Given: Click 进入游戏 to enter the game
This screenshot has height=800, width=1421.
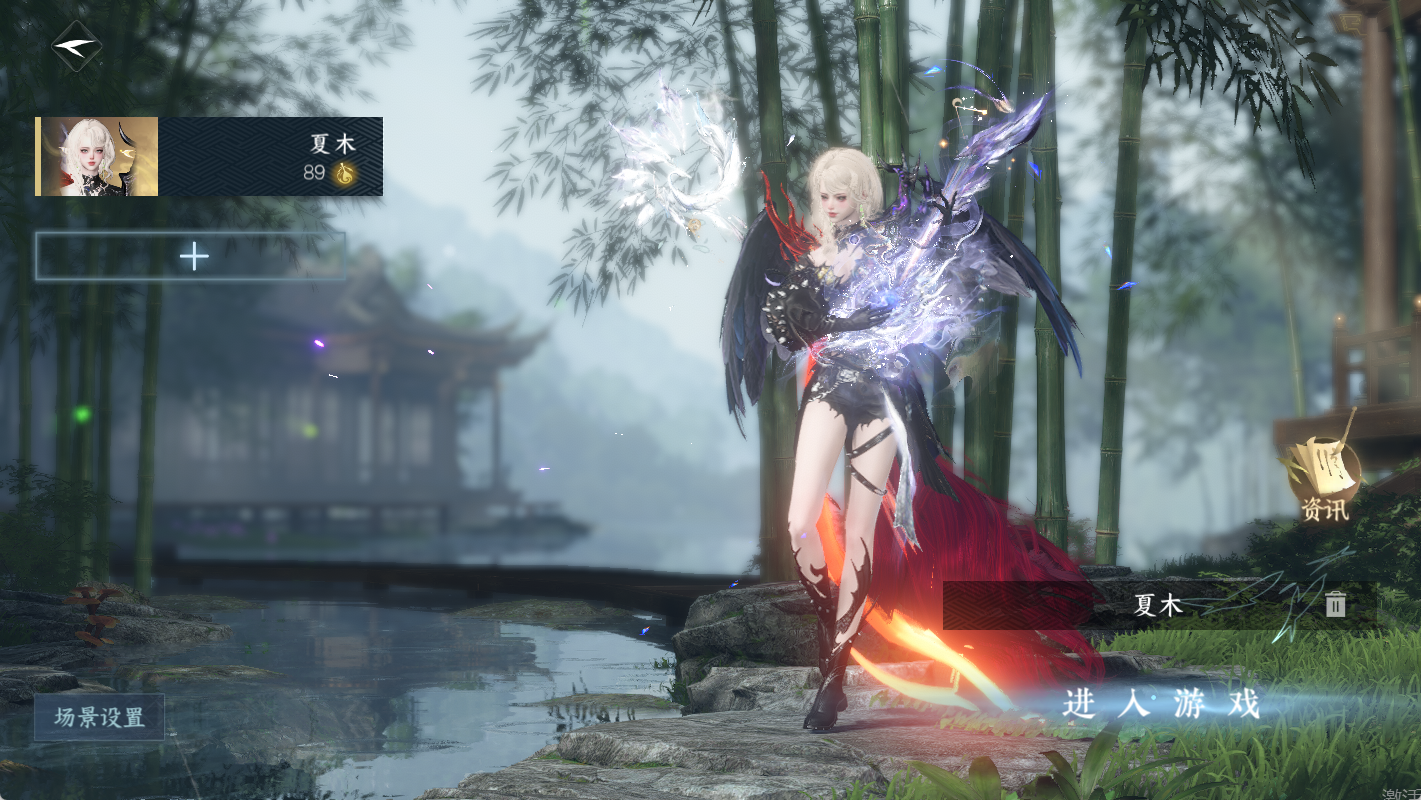Looking at the screenshot, I should coord(1161,704).
